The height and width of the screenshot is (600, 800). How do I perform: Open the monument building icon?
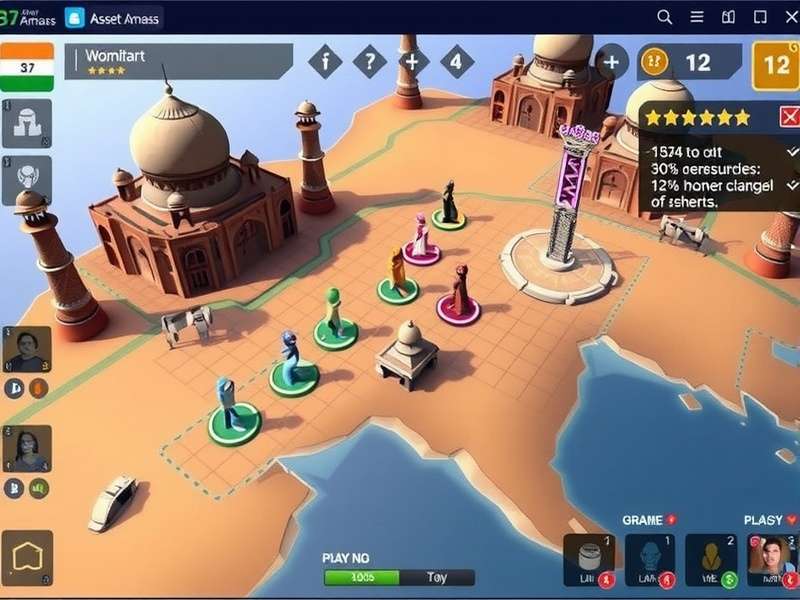click(27, 124)
